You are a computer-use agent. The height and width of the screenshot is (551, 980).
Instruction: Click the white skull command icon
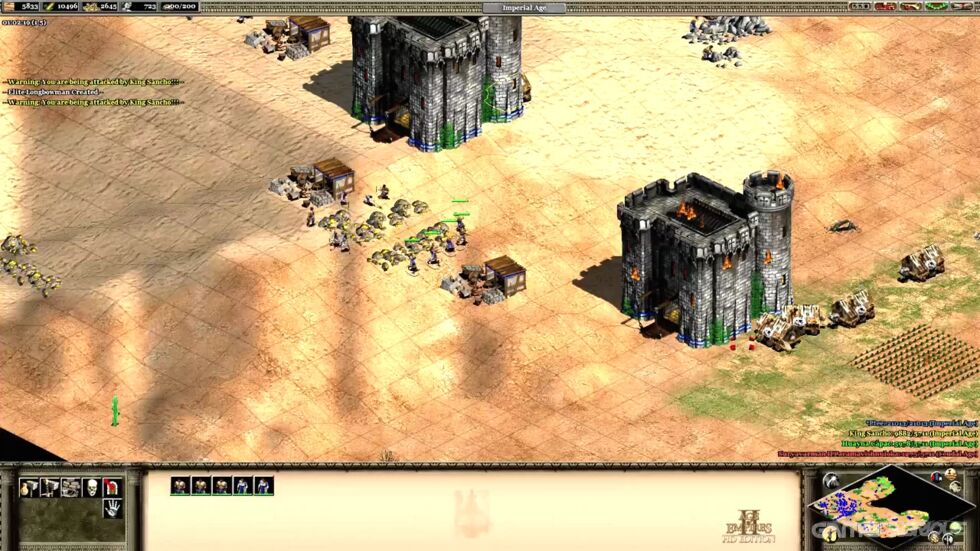92,487
